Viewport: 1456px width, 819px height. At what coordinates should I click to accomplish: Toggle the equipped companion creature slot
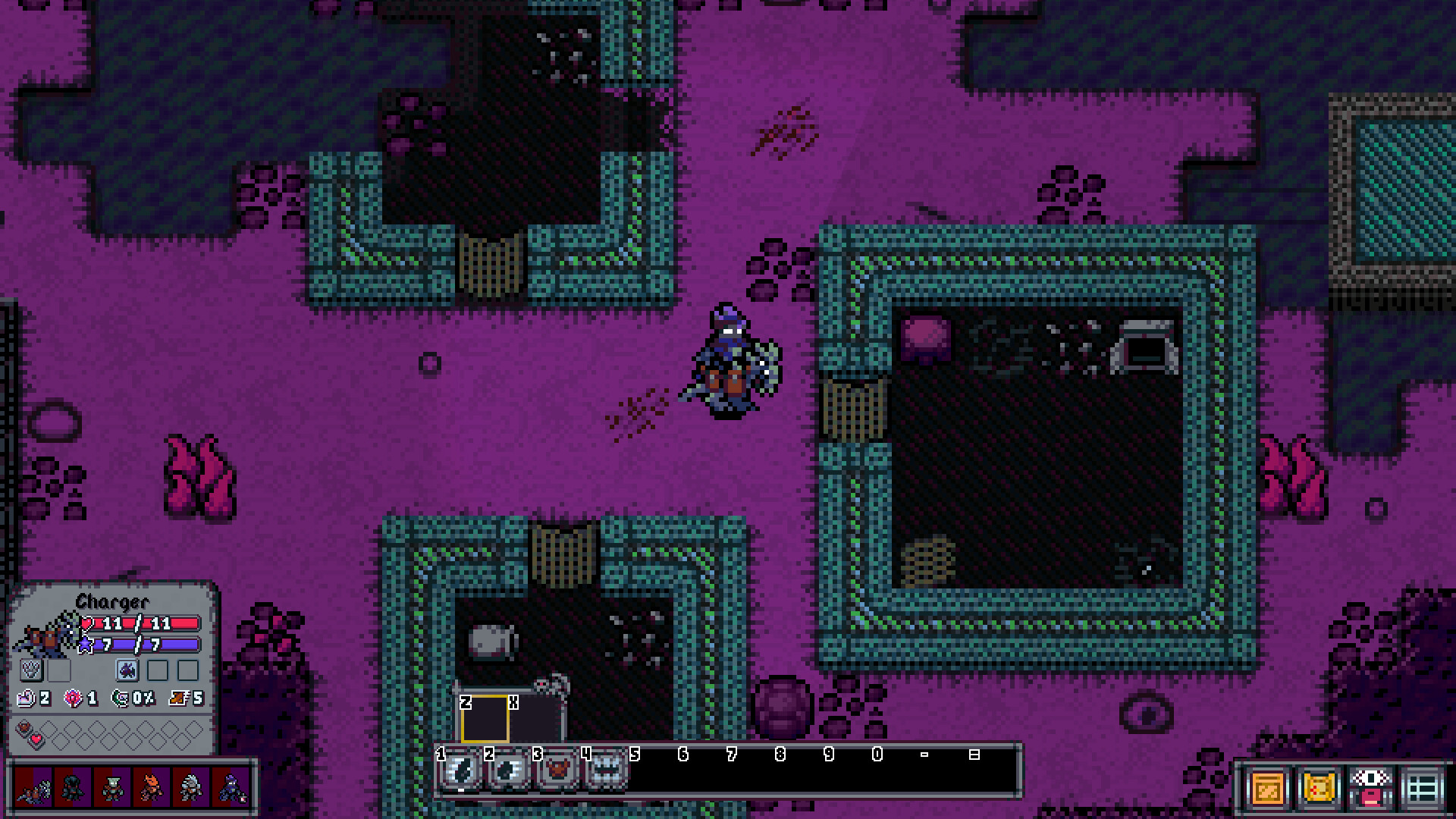tap(127, 670)
